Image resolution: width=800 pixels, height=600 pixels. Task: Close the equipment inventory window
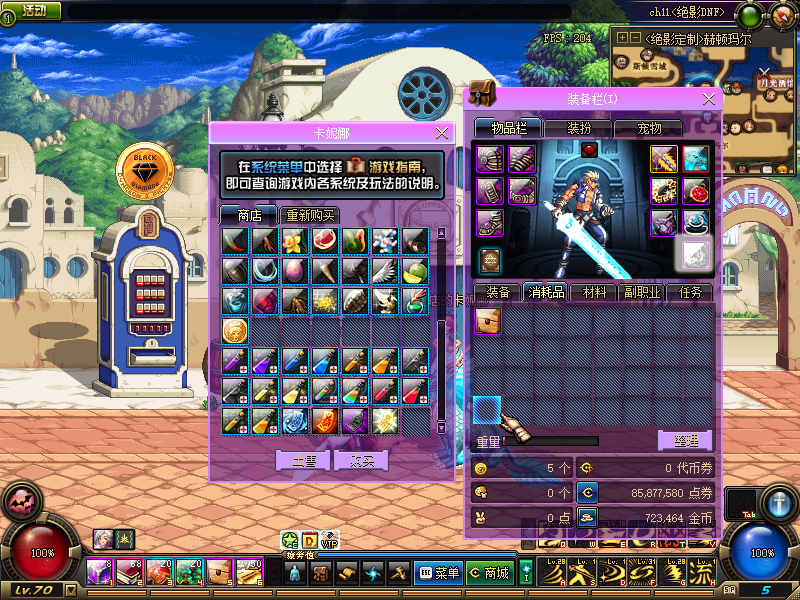pos(710,99)
